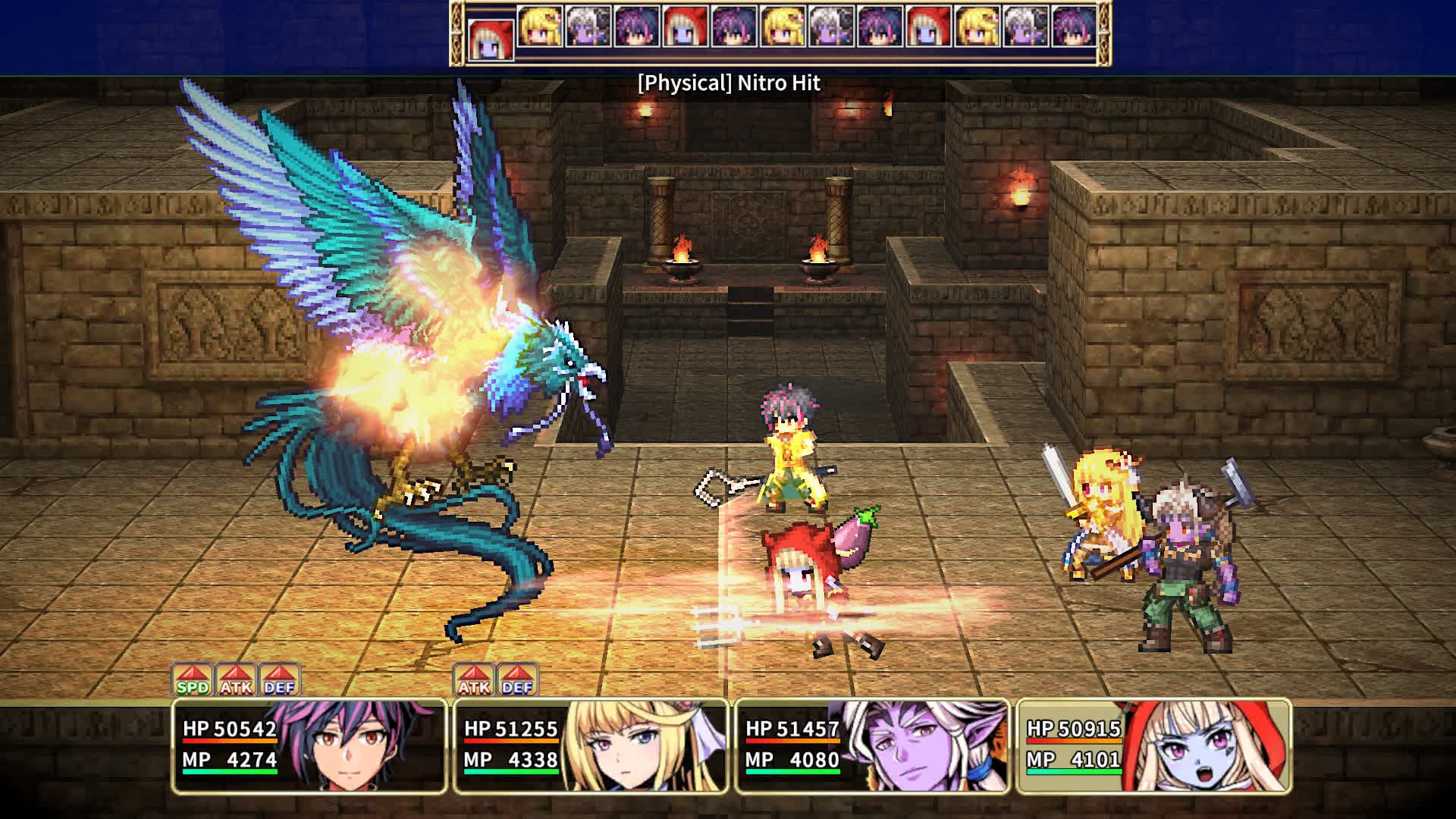Click the active red-hooded portrait in the turn order bar
Viewport: 1456px width, 819px height.
(493, 36)
